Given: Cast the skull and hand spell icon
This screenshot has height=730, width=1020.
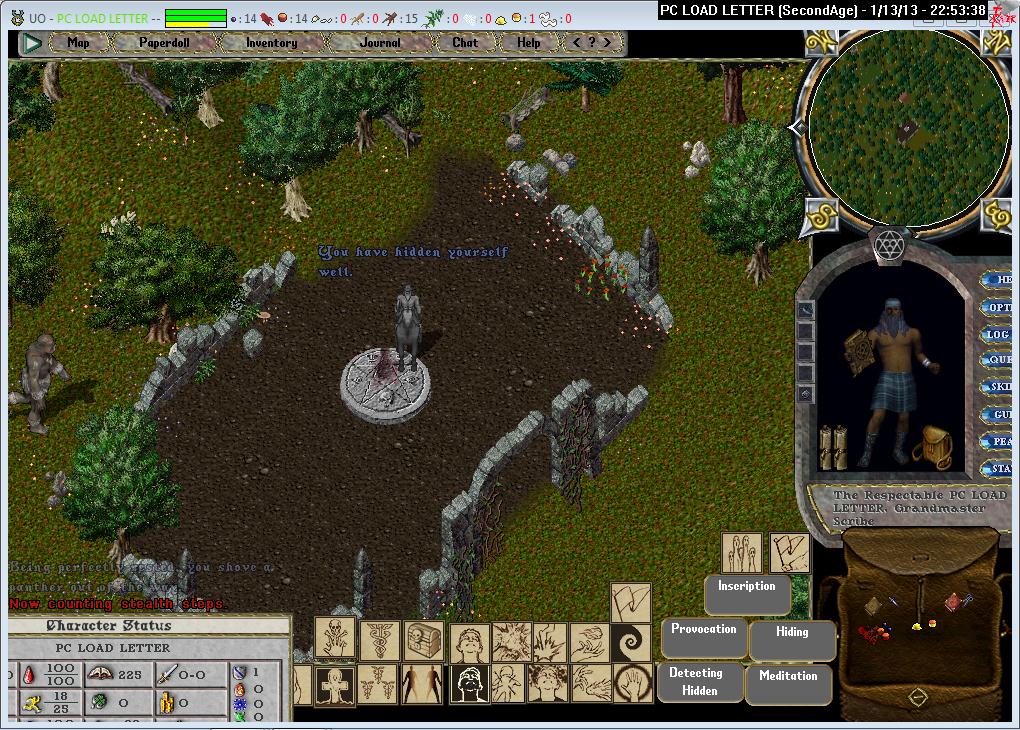Looking at the screenshot, I should (x=335, y=636).
